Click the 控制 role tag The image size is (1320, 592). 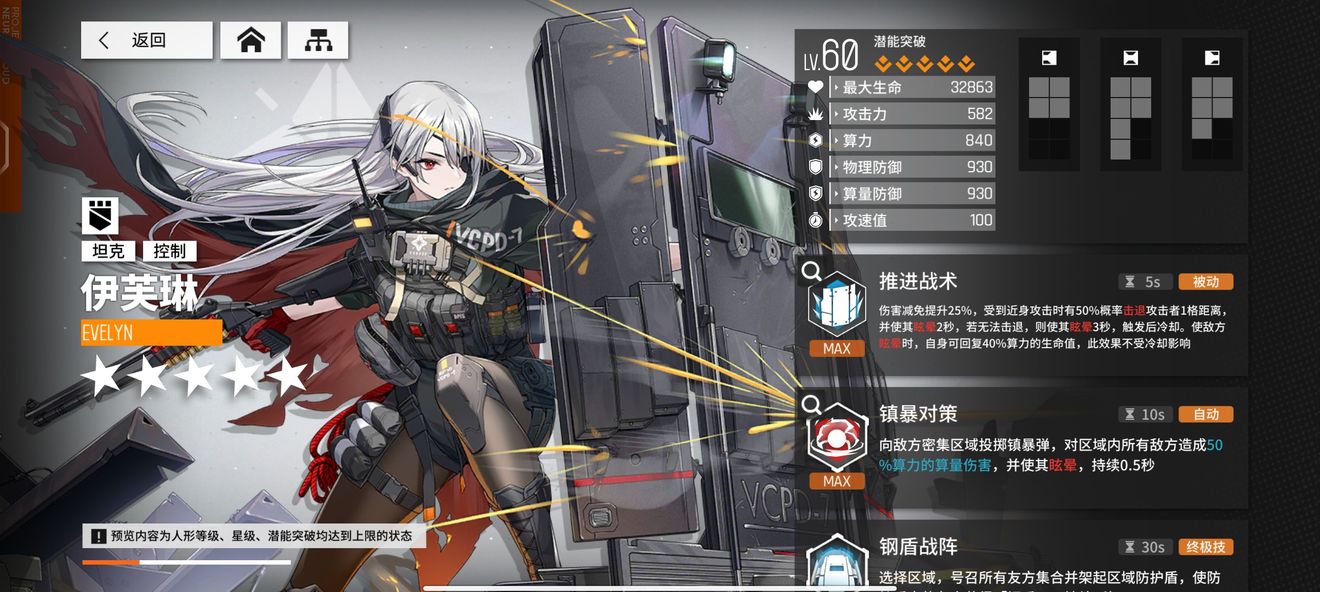[x=169, y=251]
